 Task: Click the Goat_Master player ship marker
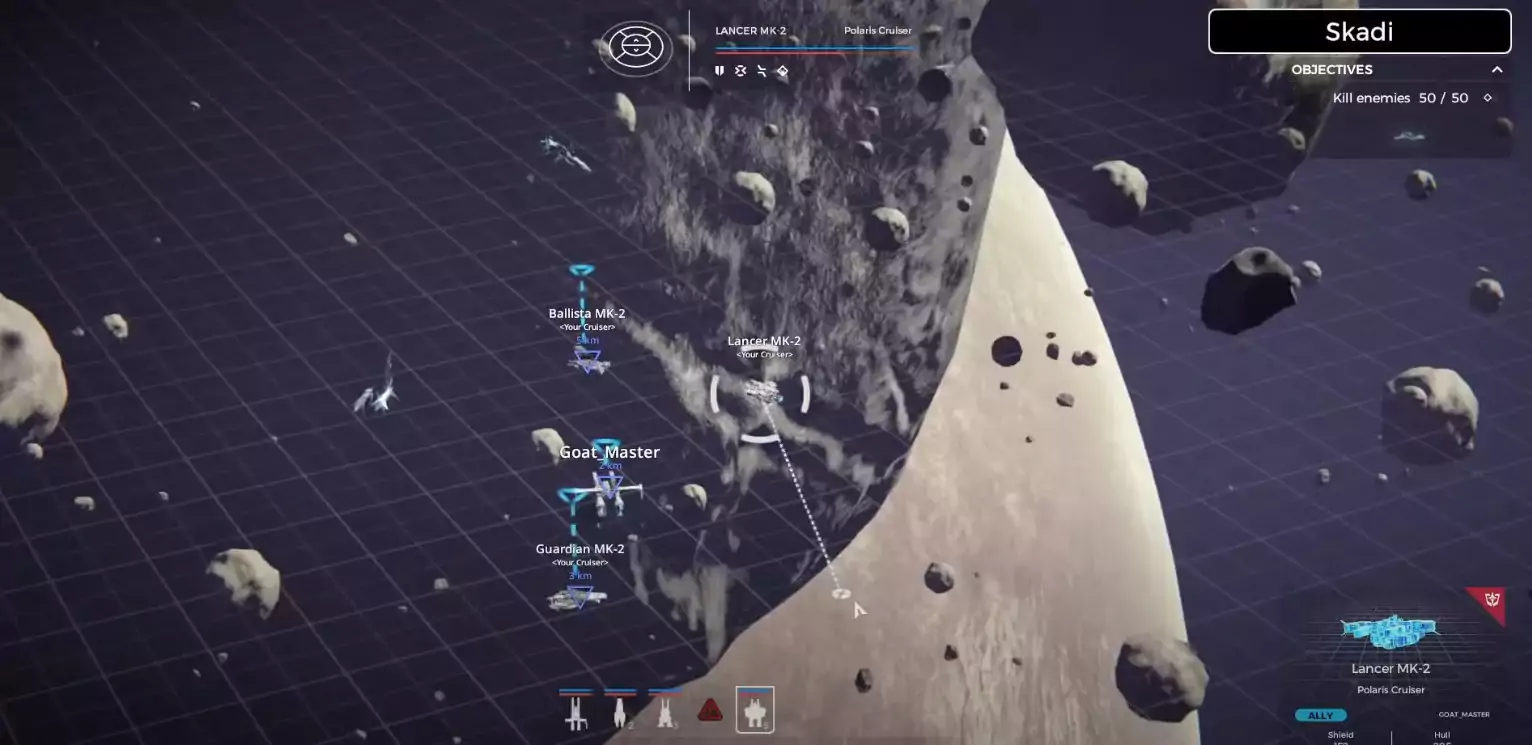[x=609, y=489]
